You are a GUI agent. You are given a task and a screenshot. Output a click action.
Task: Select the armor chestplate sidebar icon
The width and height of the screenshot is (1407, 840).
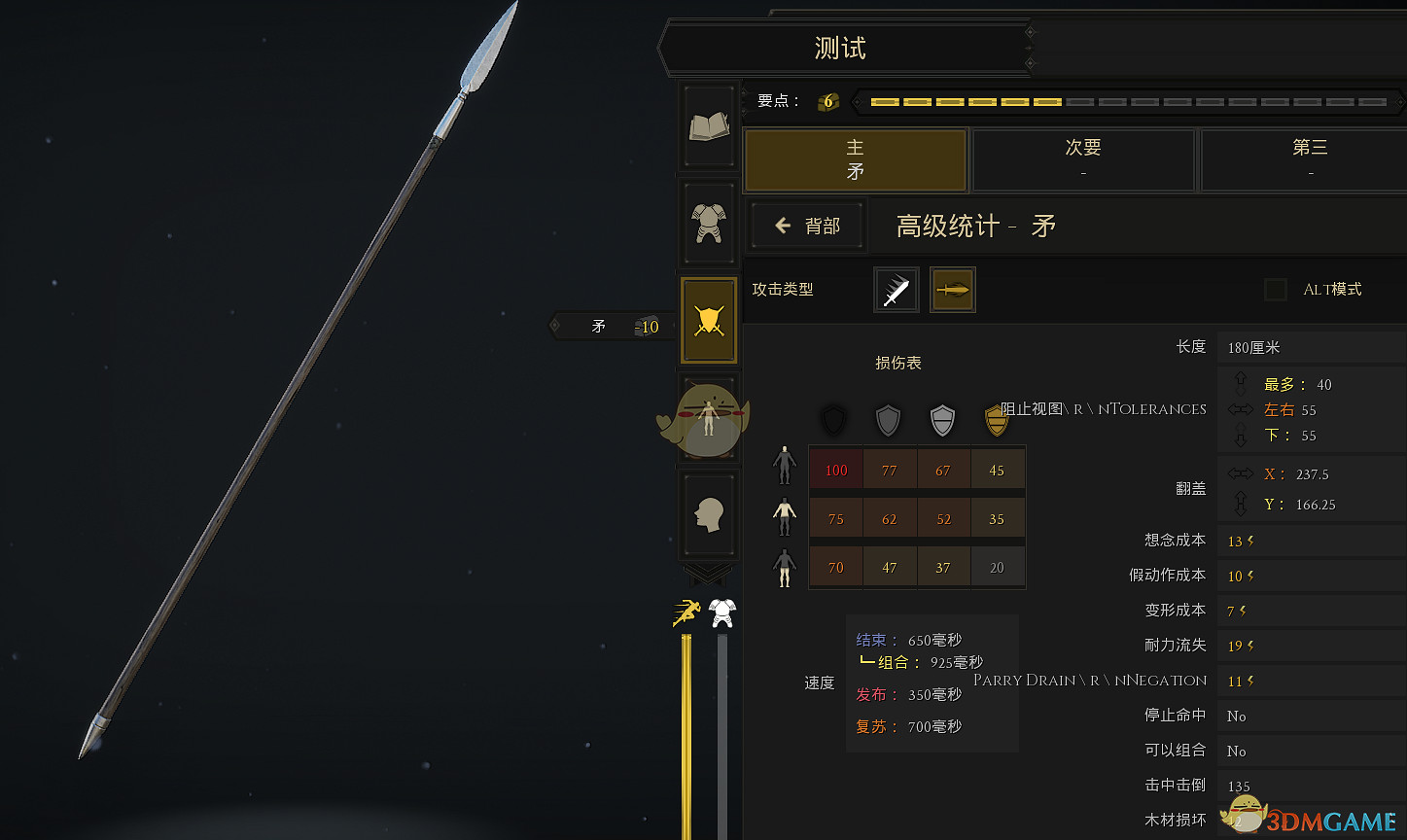point(708,222)
